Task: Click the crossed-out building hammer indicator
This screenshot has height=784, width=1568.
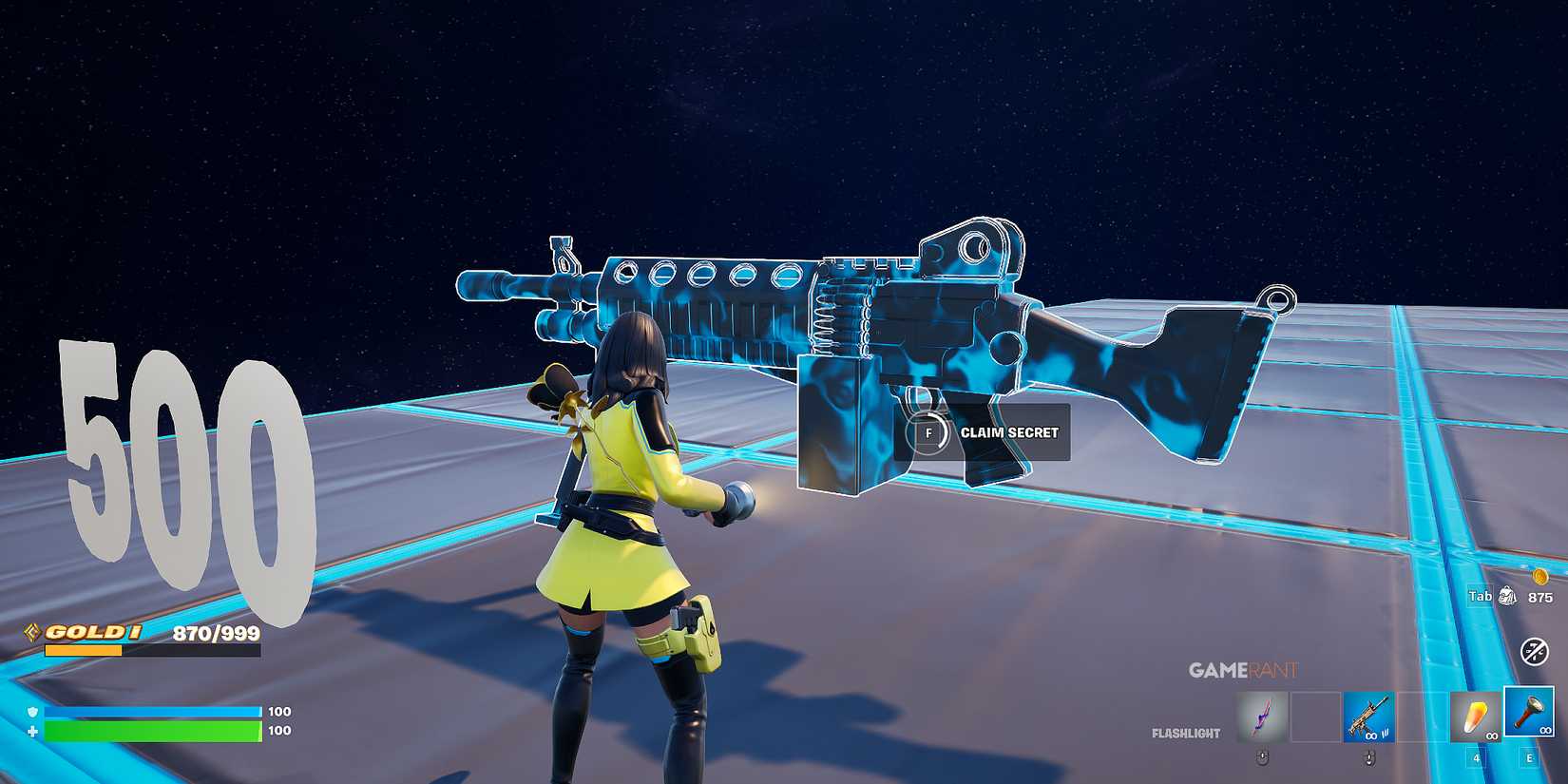Action: 1534,651
